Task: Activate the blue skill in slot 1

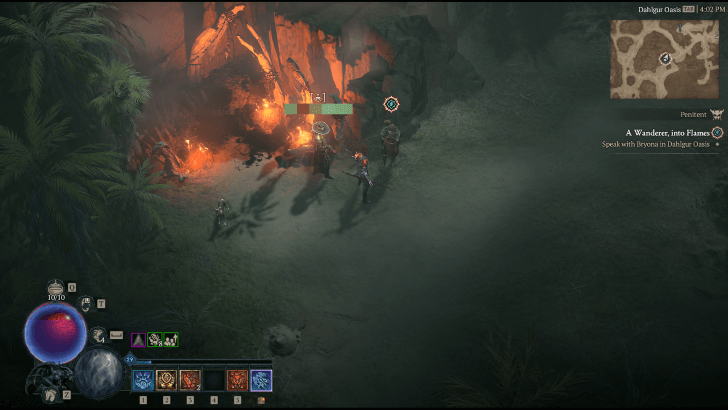Action: pyautogui.click(x=143, y=380)
